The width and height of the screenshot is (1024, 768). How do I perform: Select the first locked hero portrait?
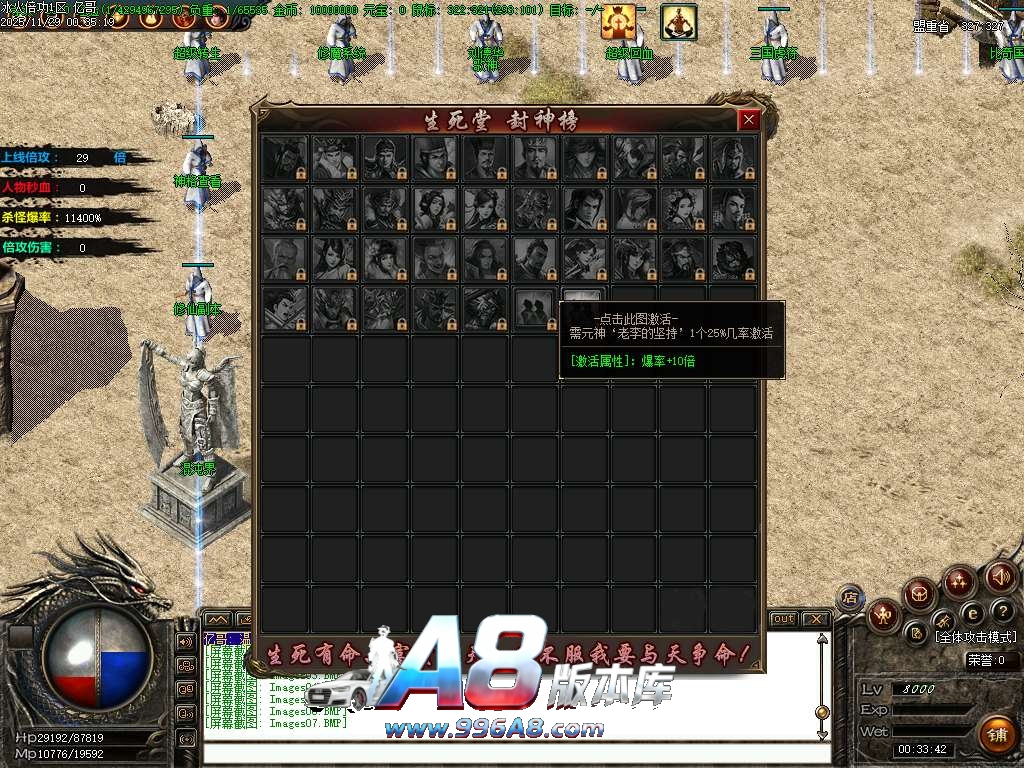[284, 158]
